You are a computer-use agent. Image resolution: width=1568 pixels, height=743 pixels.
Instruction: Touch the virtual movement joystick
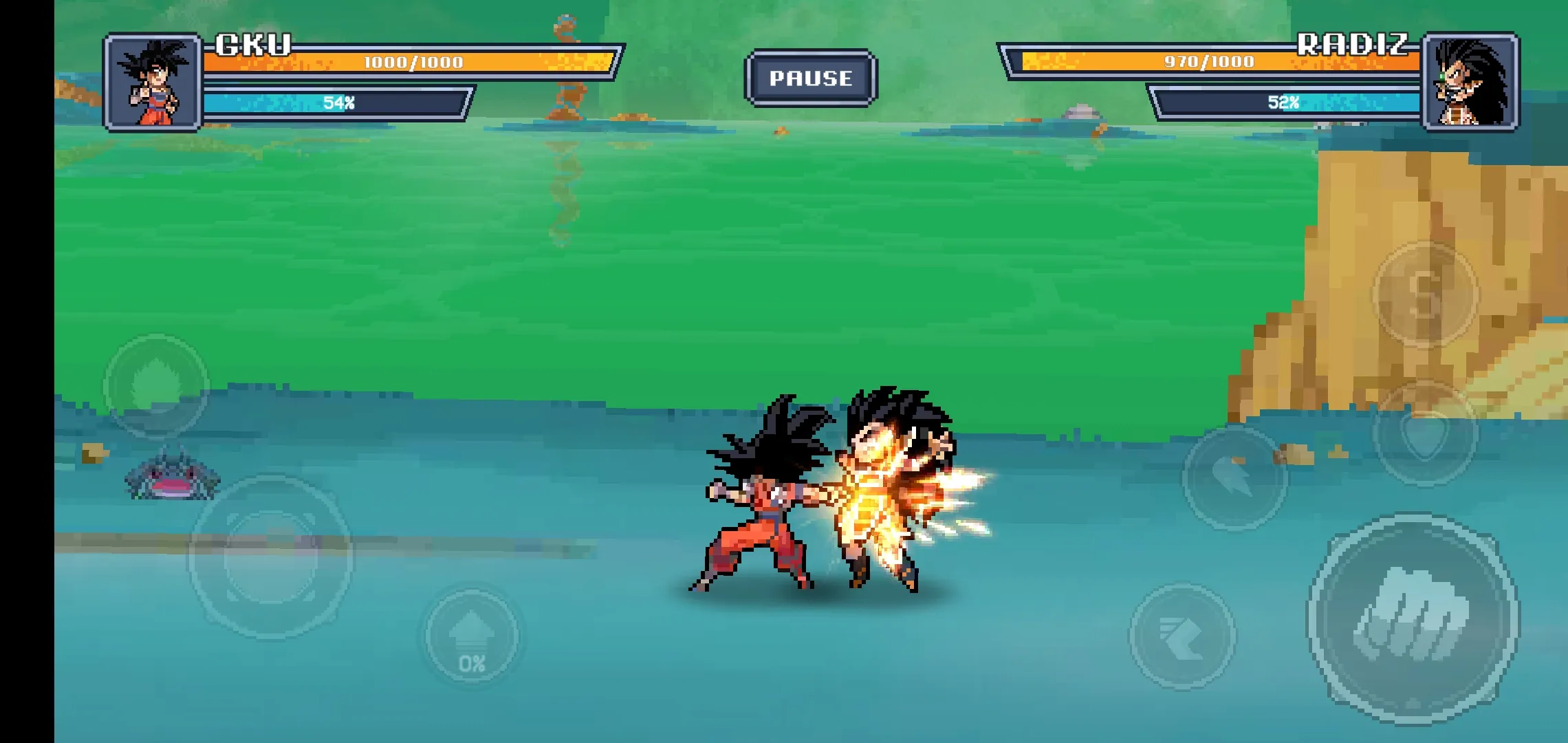270,557
